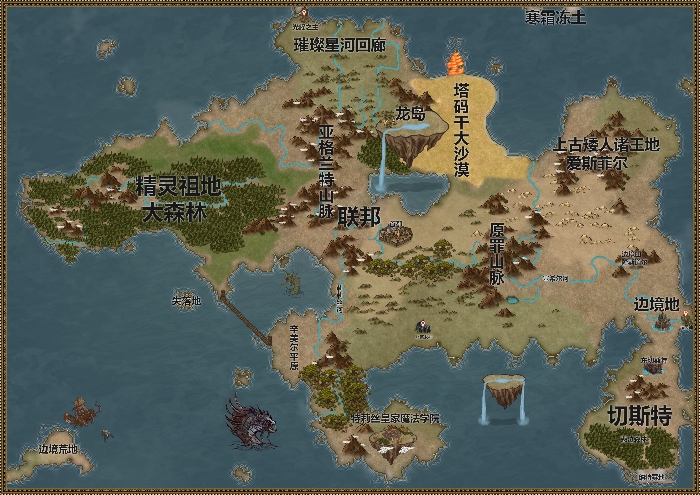Image resolution: width=700 pixels, height=495 pixels.
Task: Select the 寒霜冻土 label in the north sea
Action: click(x=555, y=17)
